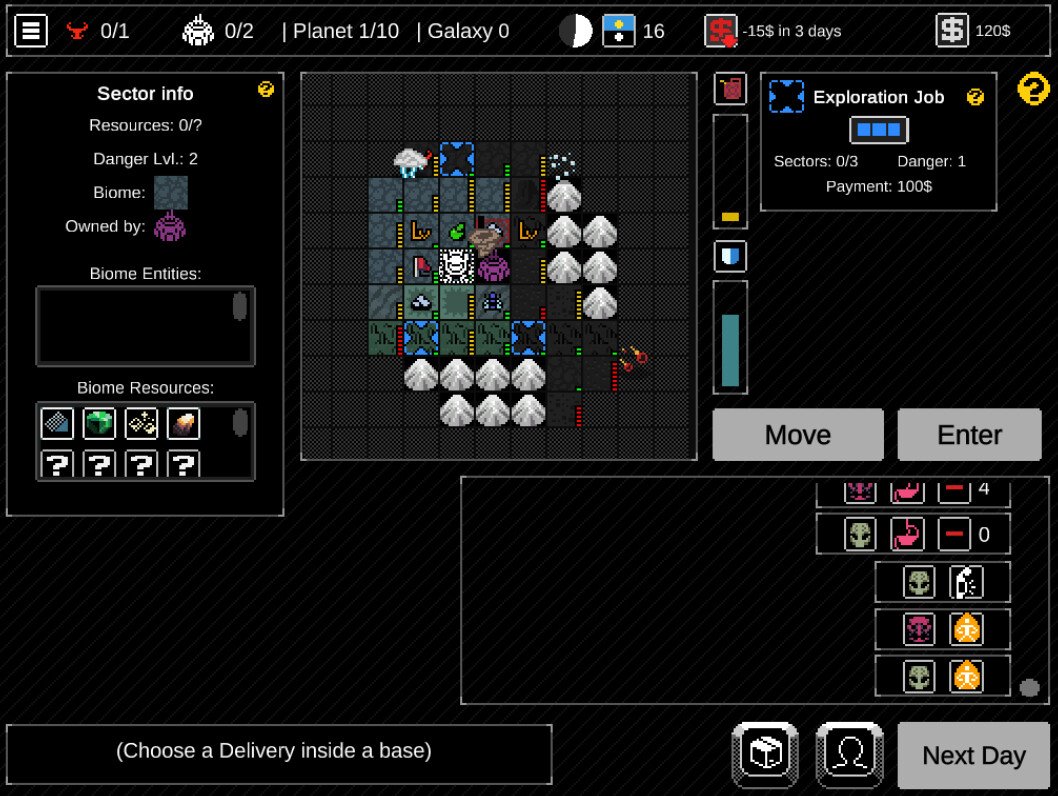Select the purple alien base tile
This screenshot has width=1058, height=796.
493,267
